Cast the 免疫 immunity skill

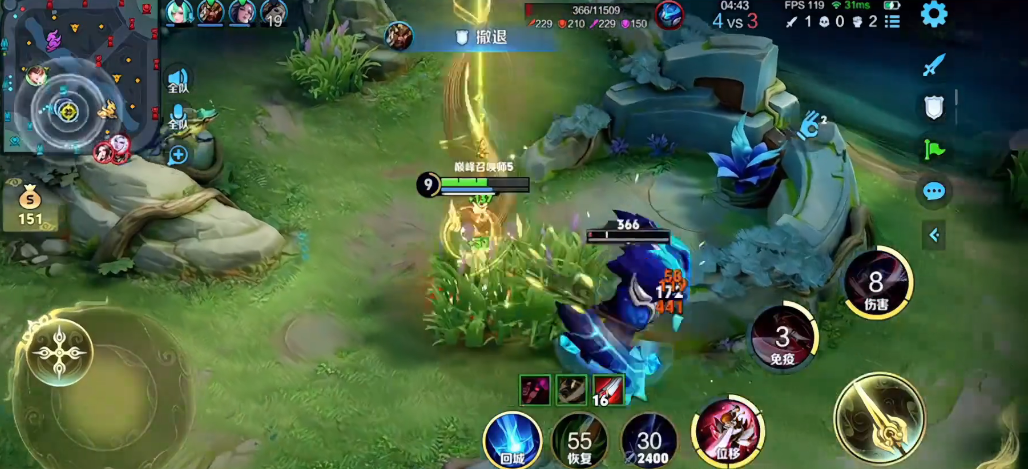(x=783, y=336)
